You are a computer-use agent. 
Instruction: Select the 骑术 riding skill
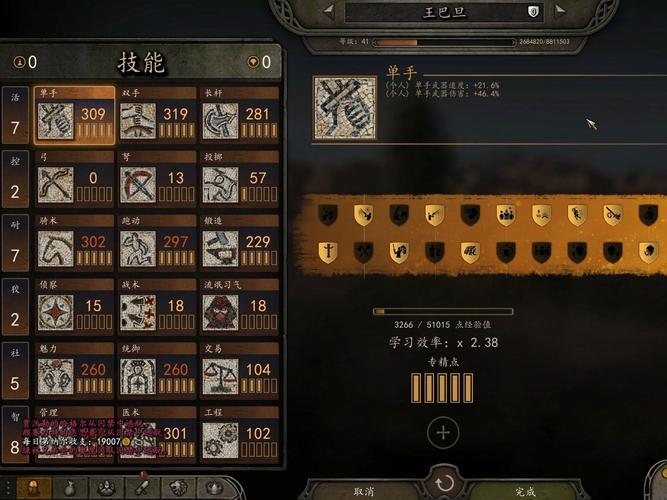pos(74,246)
